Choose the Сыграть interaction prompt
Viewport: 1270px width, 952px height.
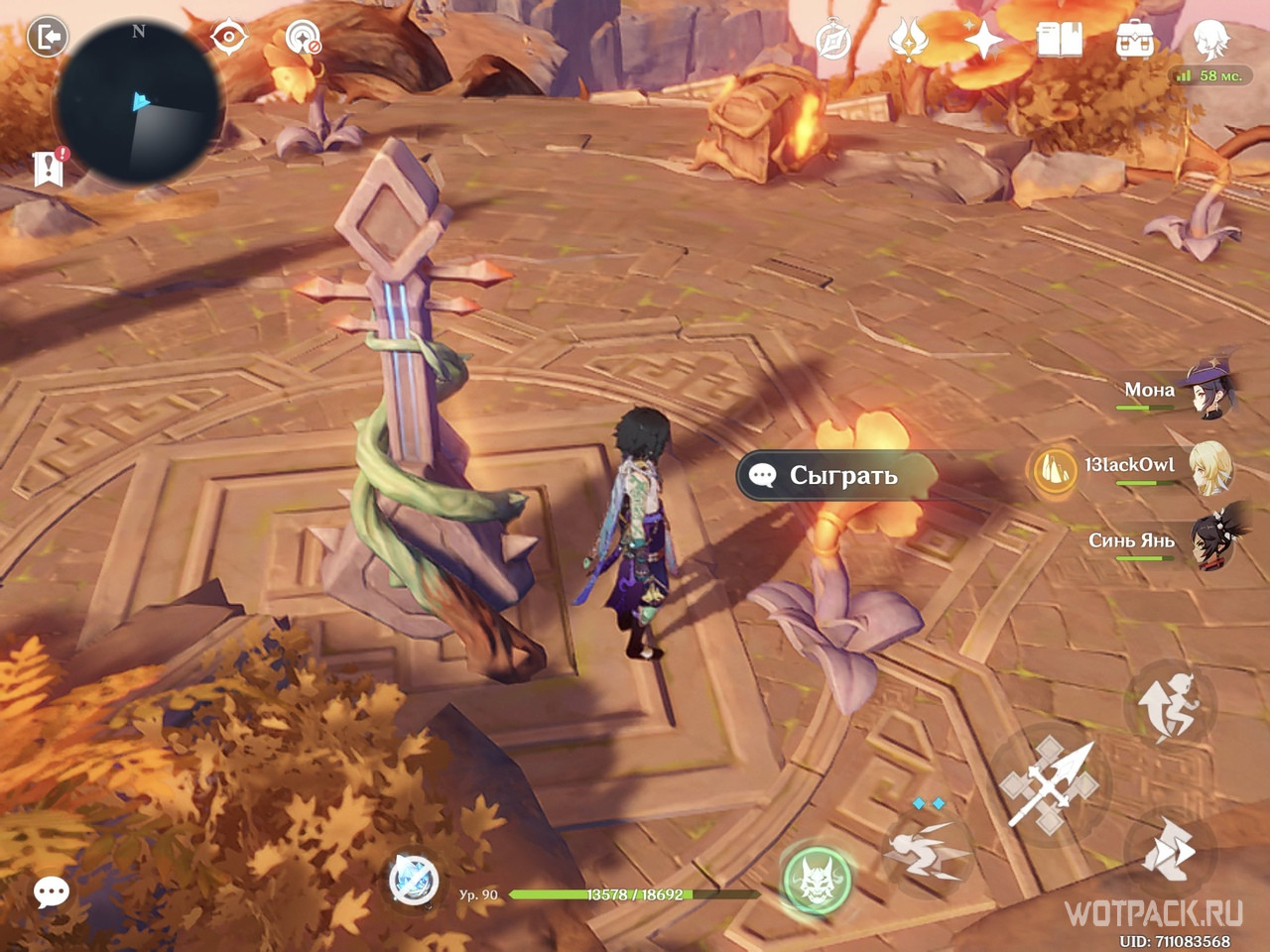point(835,476)
